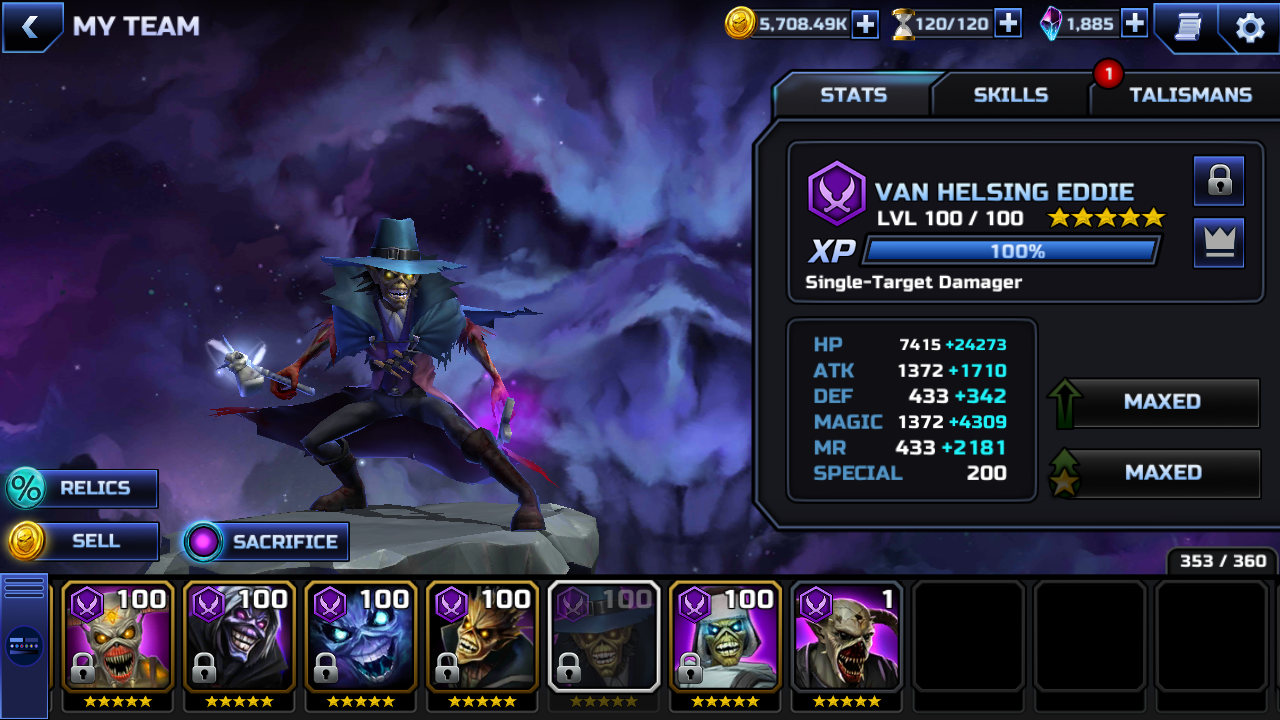Select the level 1 horned demon character
Viewport: 1280px width, 720px height.
[x=847, y=637]
